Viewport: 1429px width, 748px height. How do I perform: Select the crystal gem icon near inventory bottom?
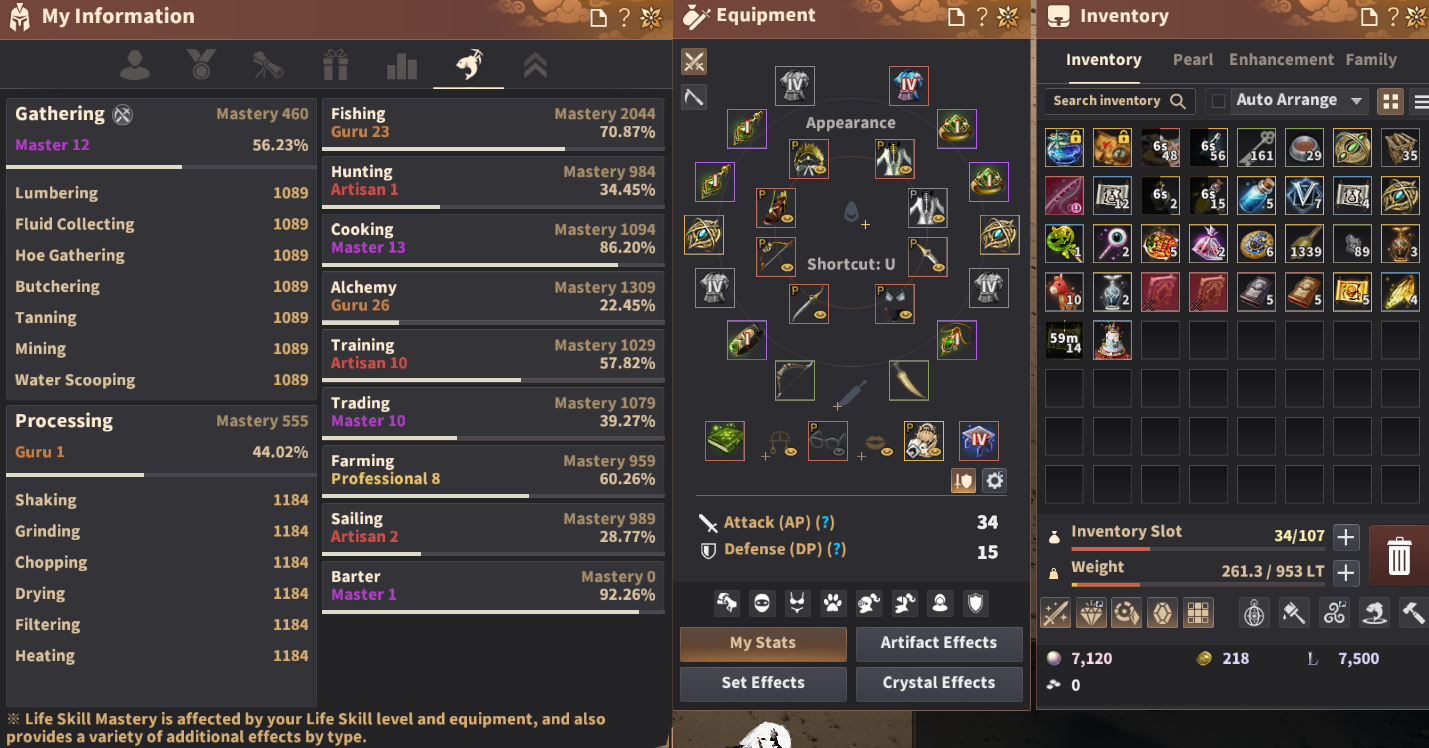(x=1163, y=613)
